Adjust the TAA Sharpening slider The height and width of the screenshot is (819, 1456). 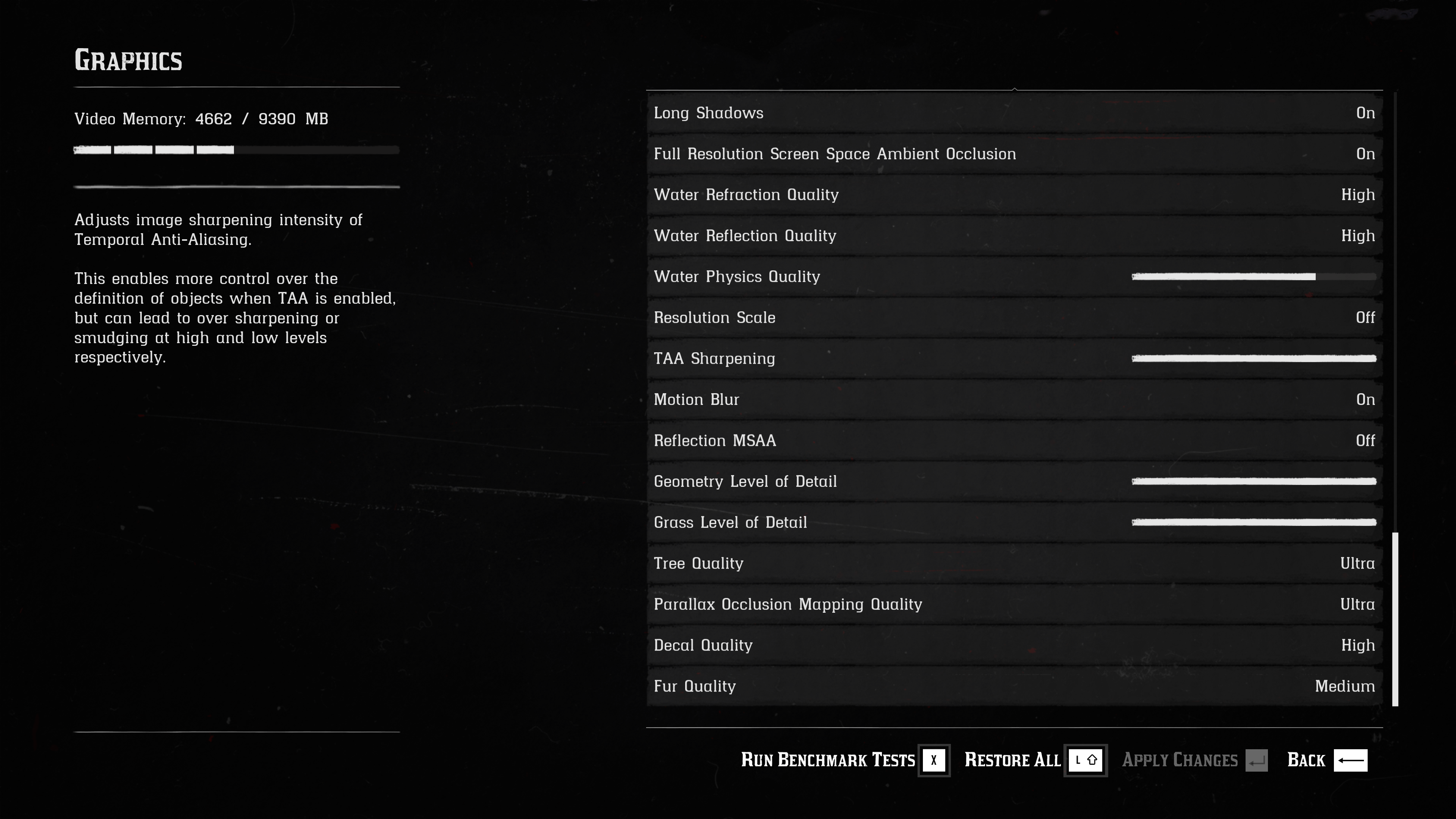tap(1254, 359)
